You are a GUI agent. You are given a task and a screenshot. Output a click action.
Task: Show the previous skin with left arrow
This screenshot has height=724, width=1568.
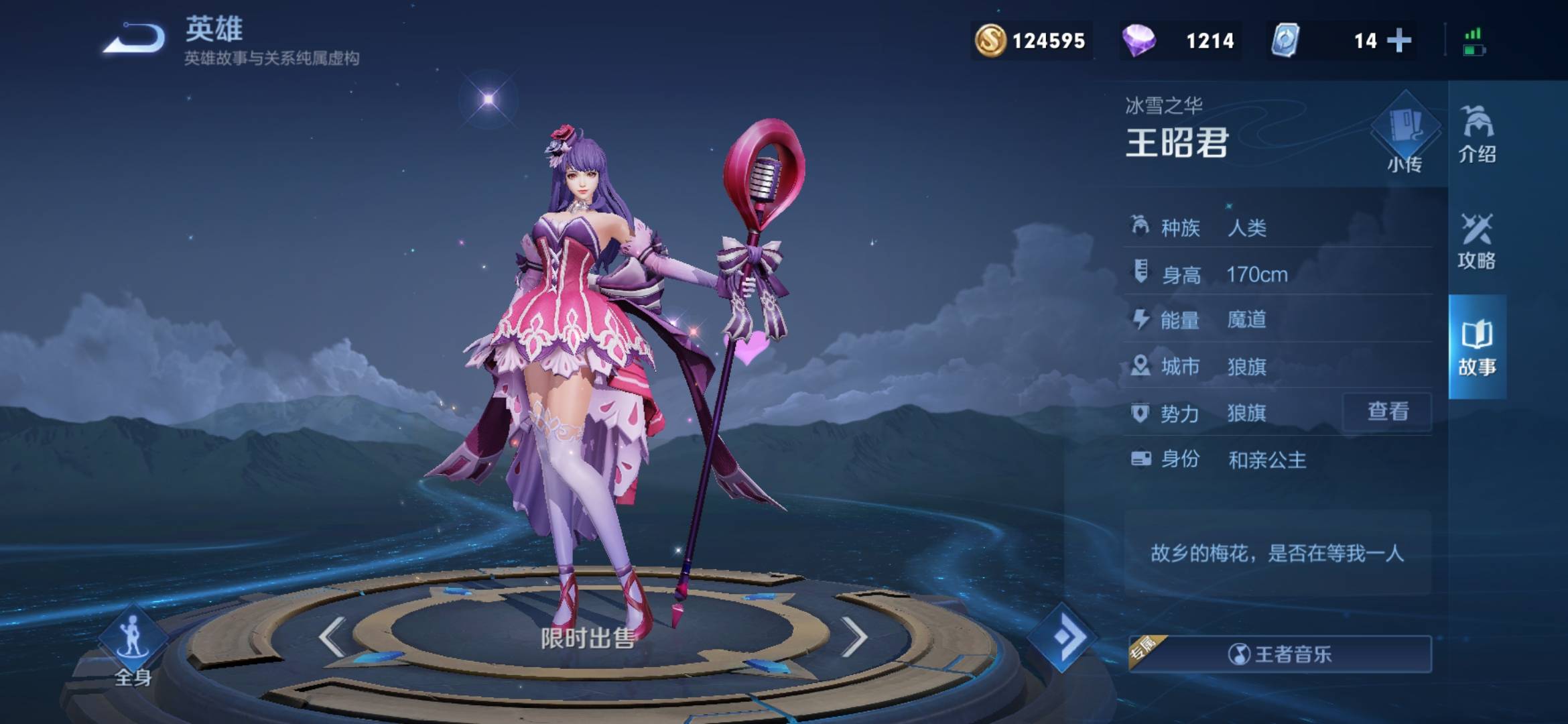click(332, 637)
